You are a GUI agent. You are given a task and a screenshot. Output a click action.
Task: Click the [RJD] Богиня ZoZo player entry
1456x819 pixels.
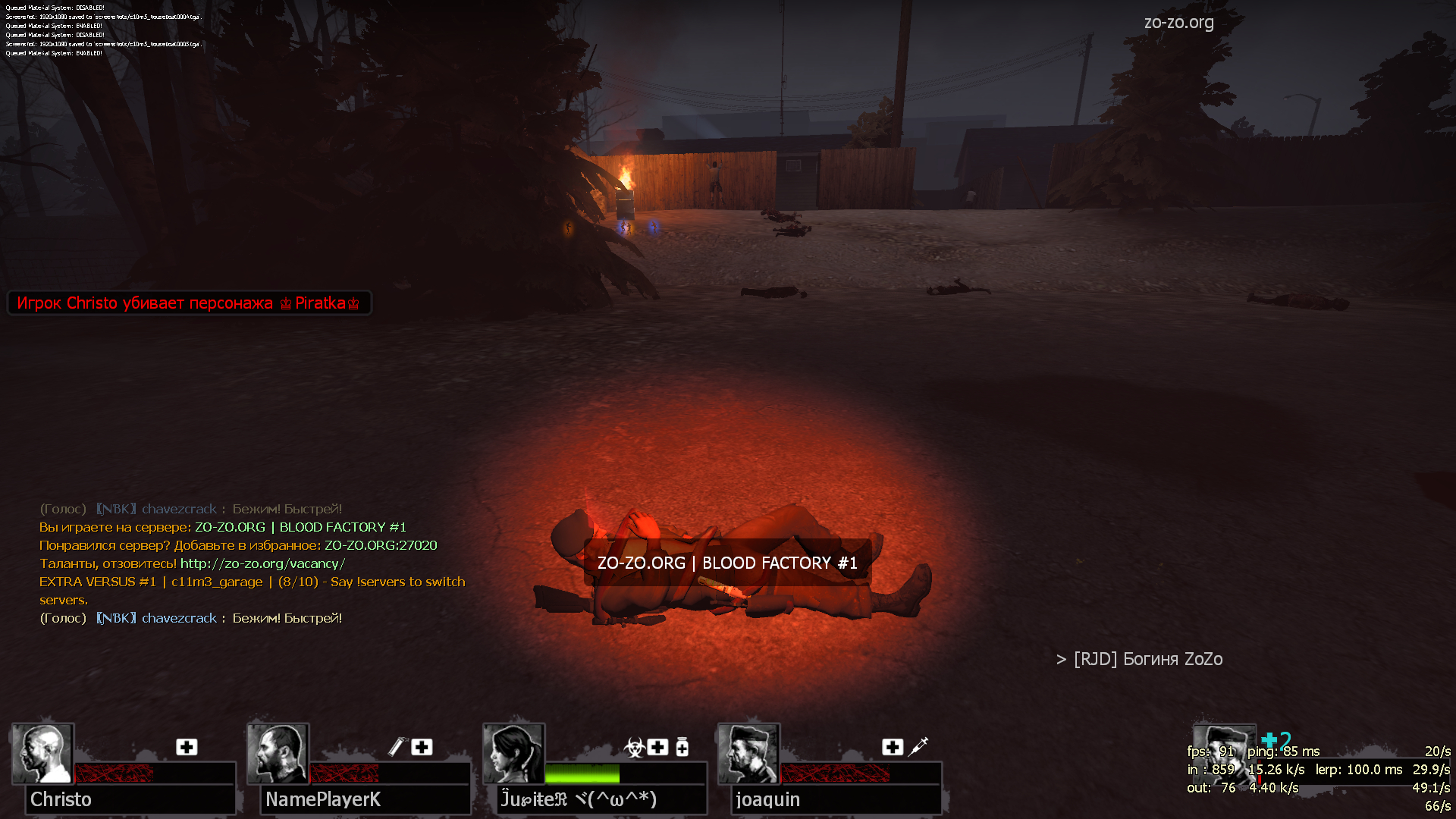coord(1147,659)
